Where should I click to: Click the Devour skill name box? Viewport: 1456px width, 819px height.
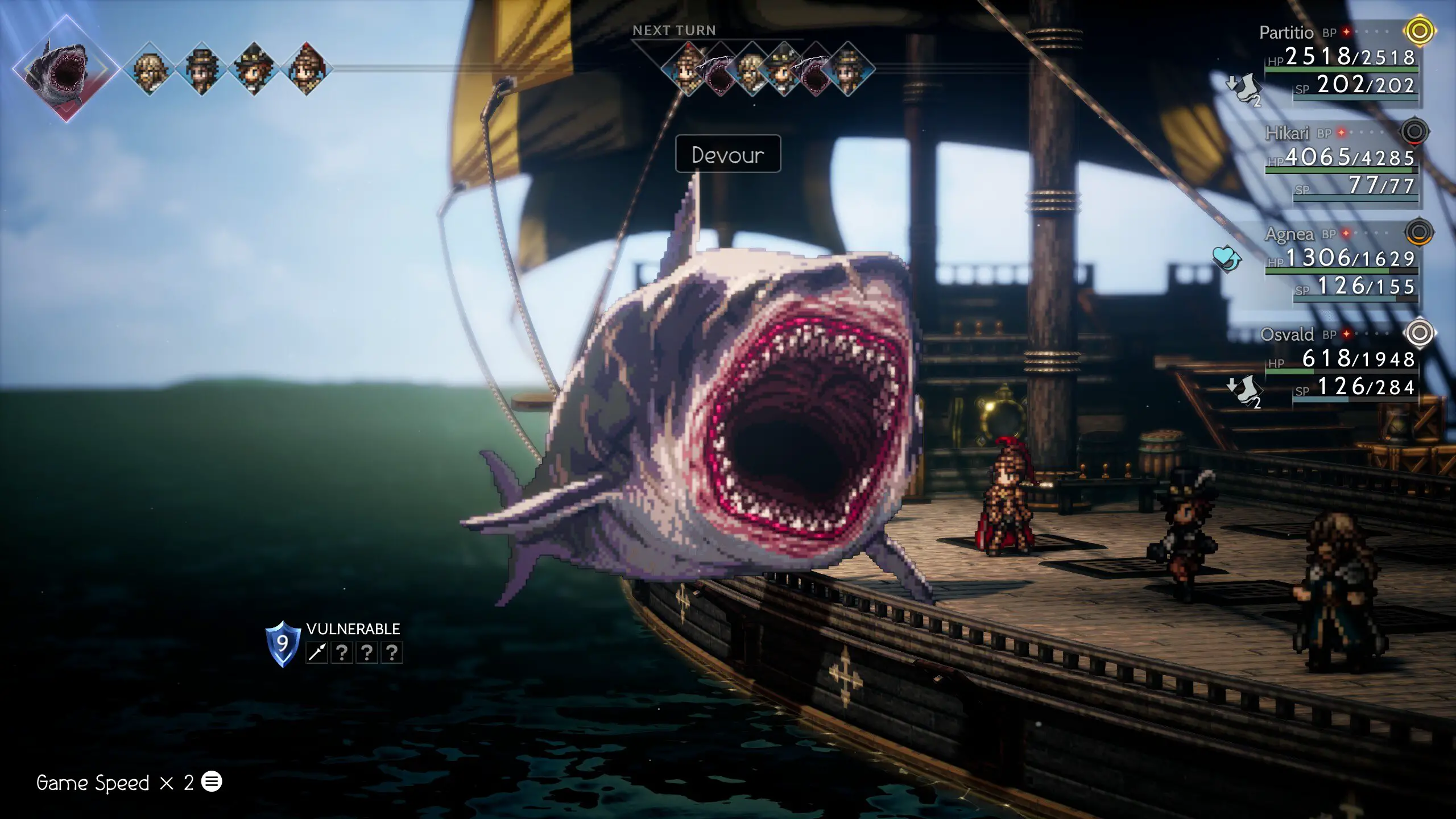[727, 154]
